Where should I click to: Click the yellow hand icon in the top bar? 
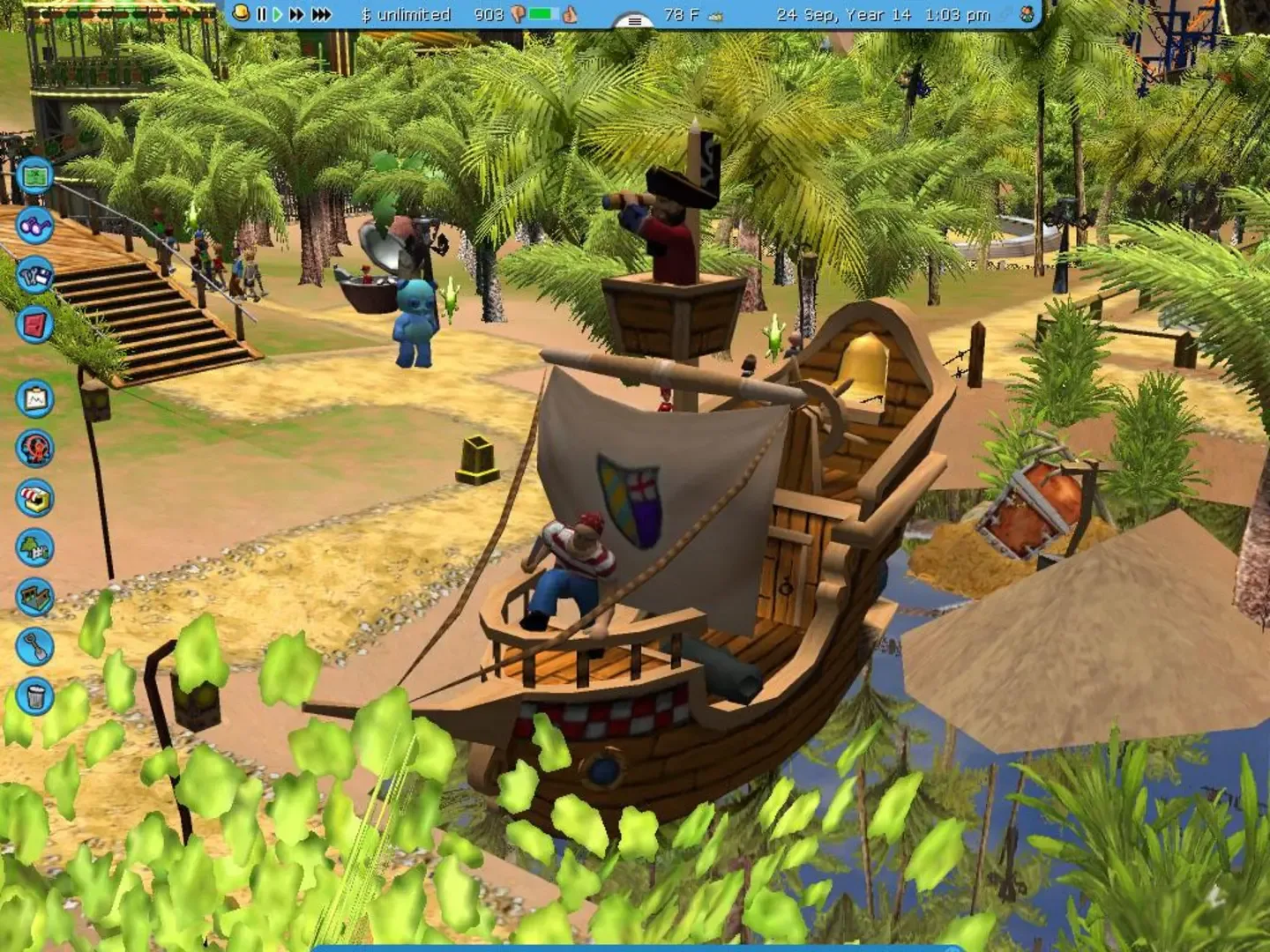click(x=240, y=14)
